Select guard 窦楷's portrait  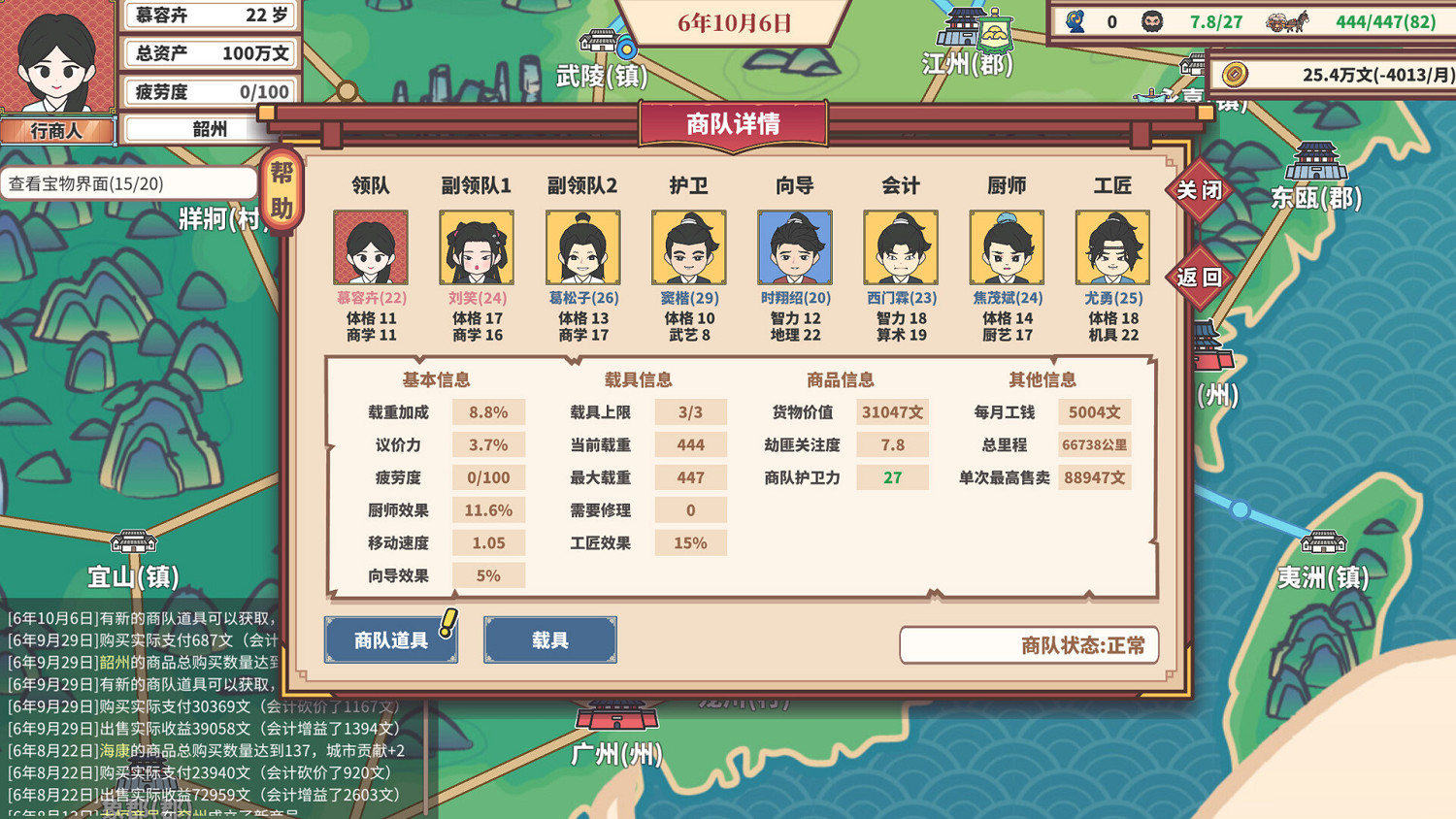[688, 246]
